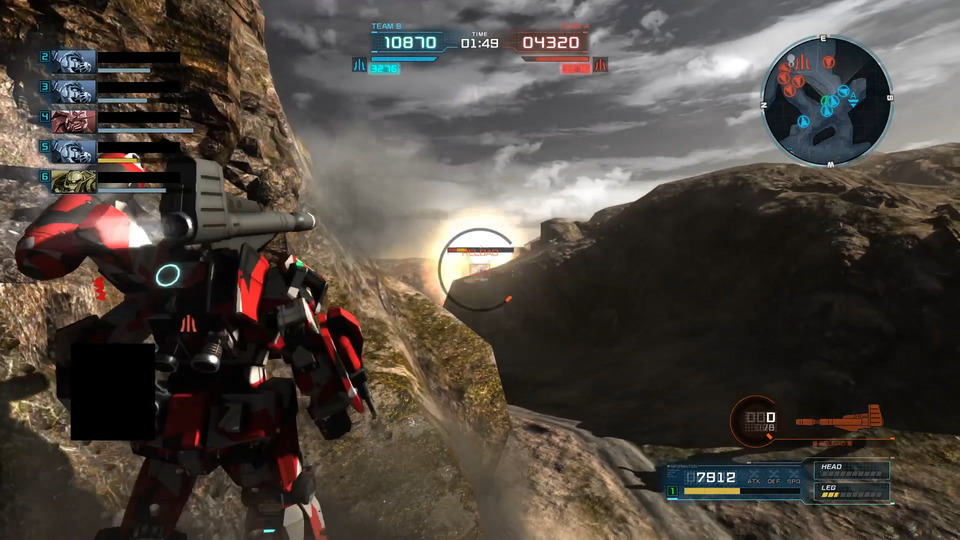Select the HEAD damage status panel

click(x=849, y=470)
